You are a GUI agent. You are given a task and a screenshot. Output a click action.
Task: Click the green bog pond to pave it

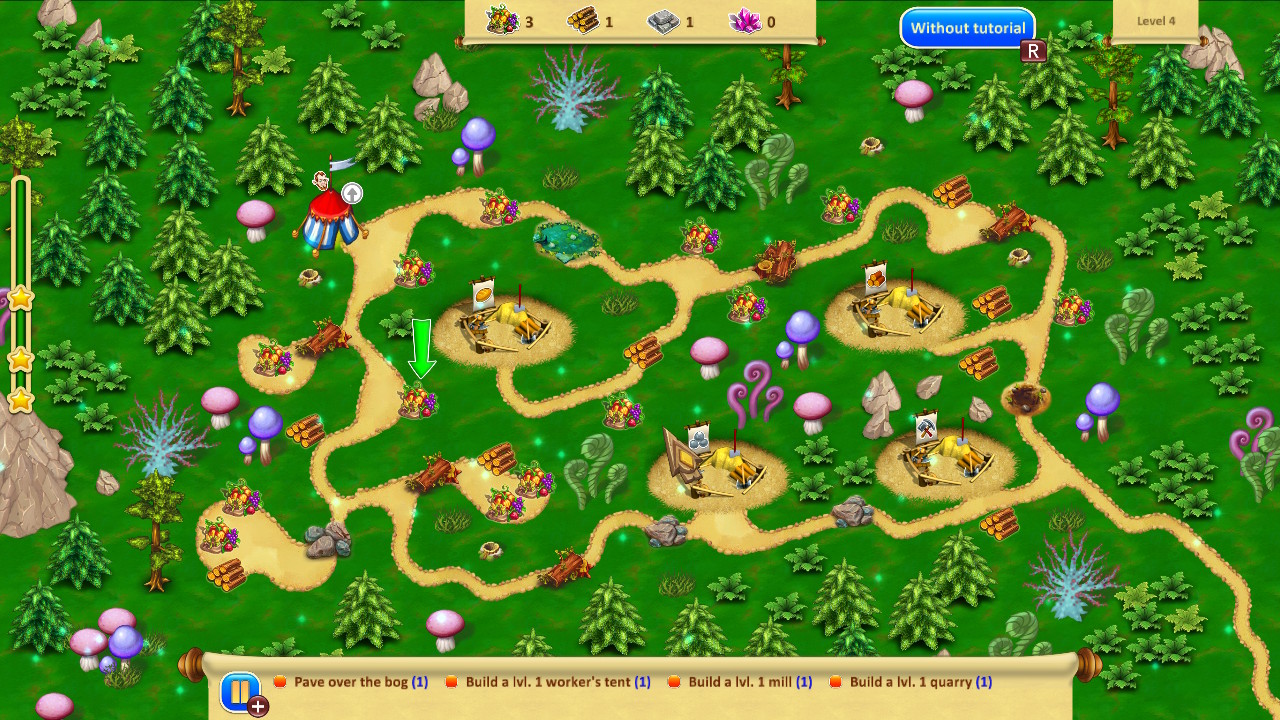tap(565, 238)
